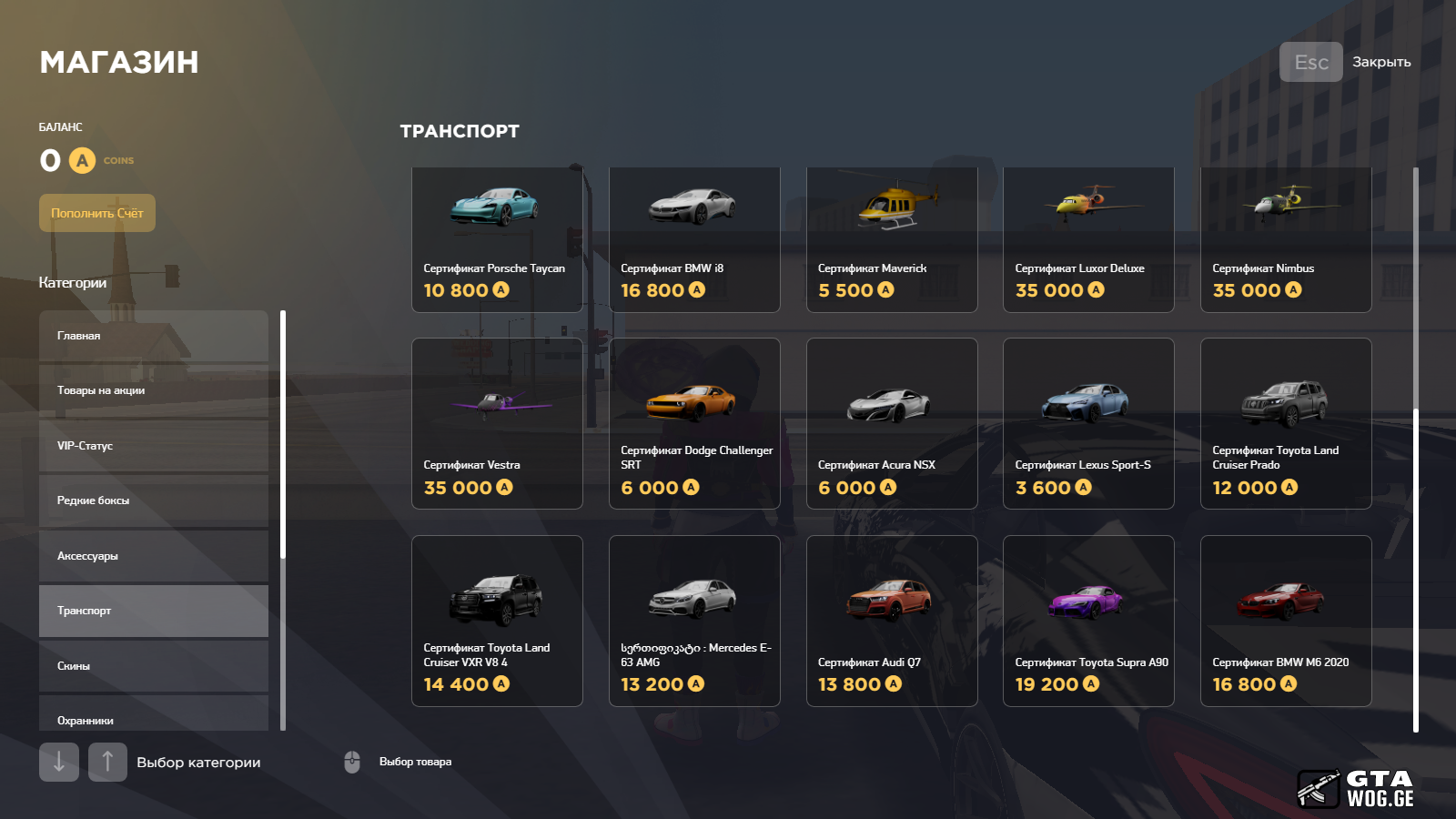The height and width of the screenshot is (819, 1456).
Task: Pick the Maverick helicopter certificate
Action: click(x=892, y=239)
